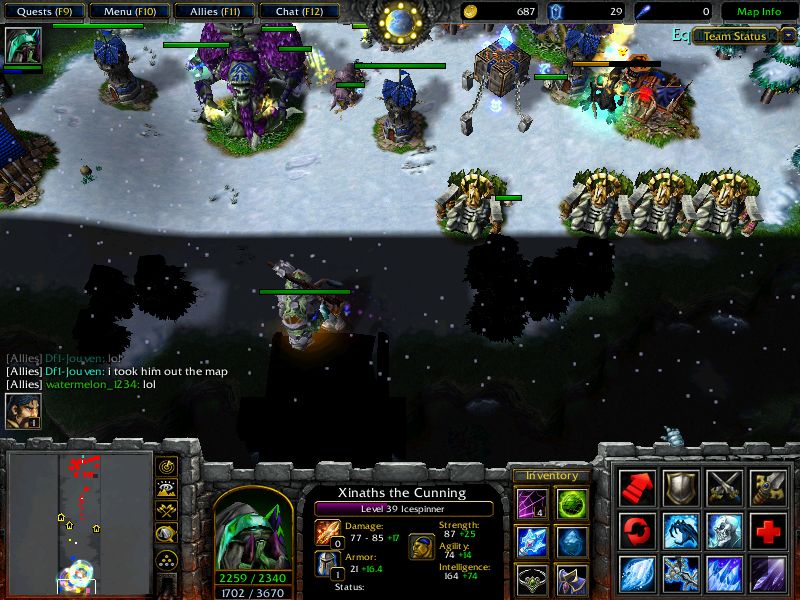Viewport: 800px width, 600px height.
Task: Click the minimap to move the camera
Action: 80,520
